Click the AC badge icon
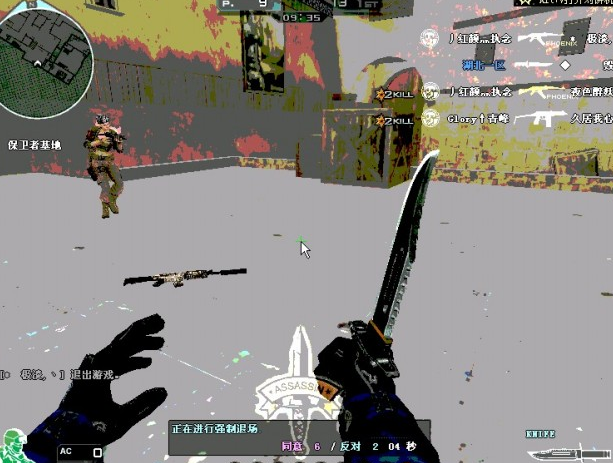The width and height of the screenshot is (613, 463). (66, 451)
